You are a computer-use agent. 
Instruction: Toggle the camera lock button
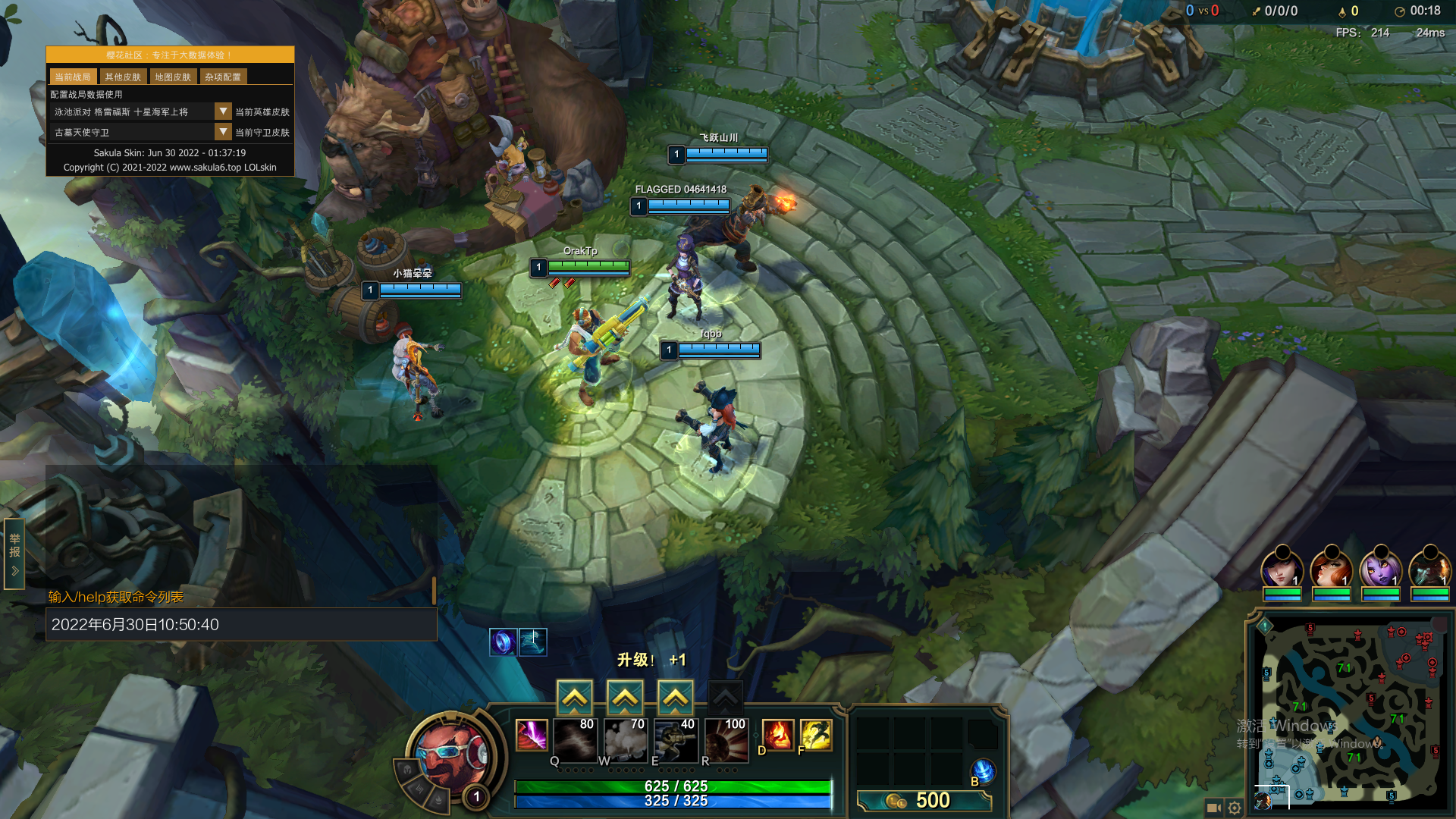click(1213, 808)
